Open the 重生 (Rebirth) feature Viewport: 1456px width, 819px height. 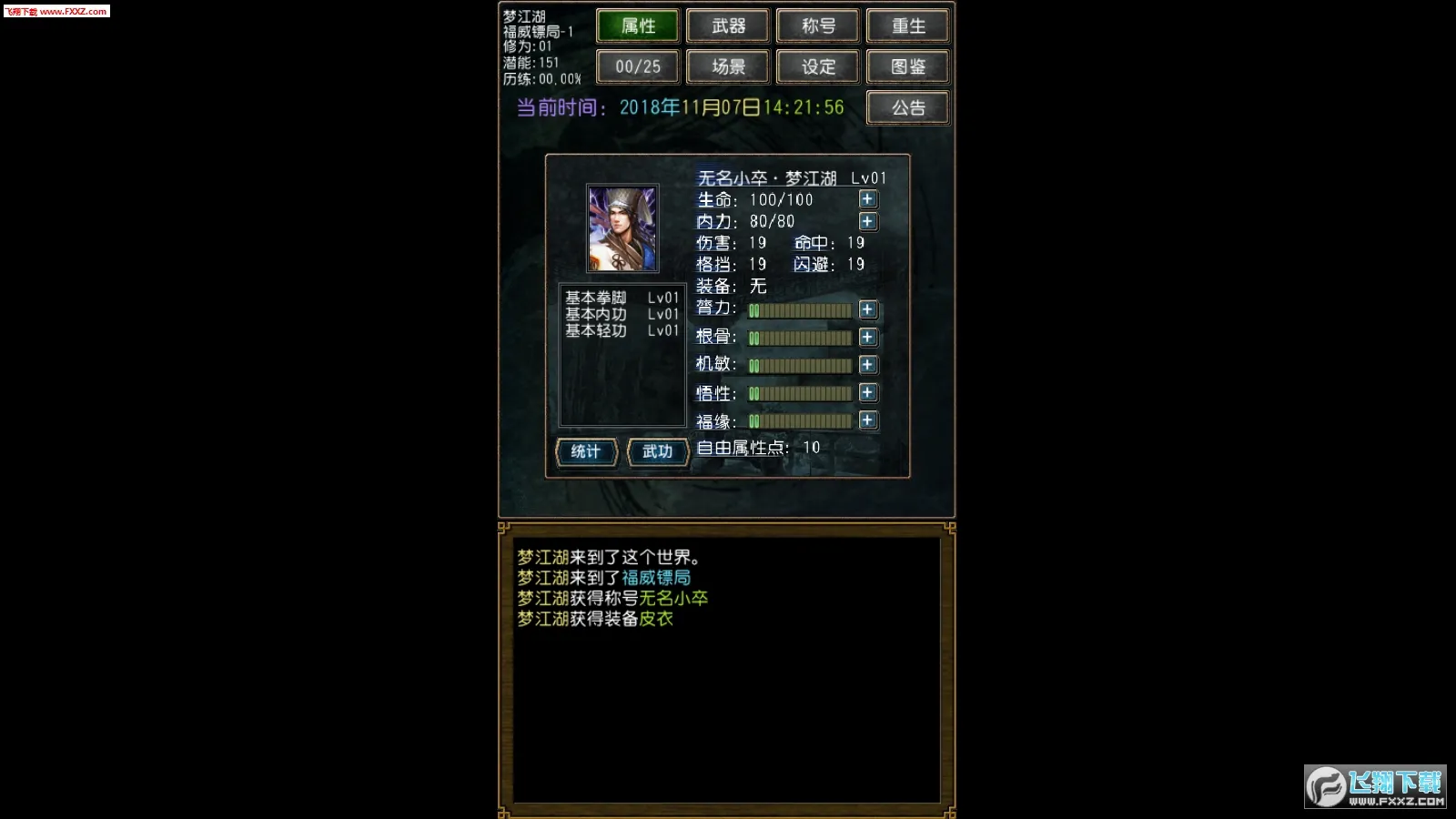coord(907,25)
